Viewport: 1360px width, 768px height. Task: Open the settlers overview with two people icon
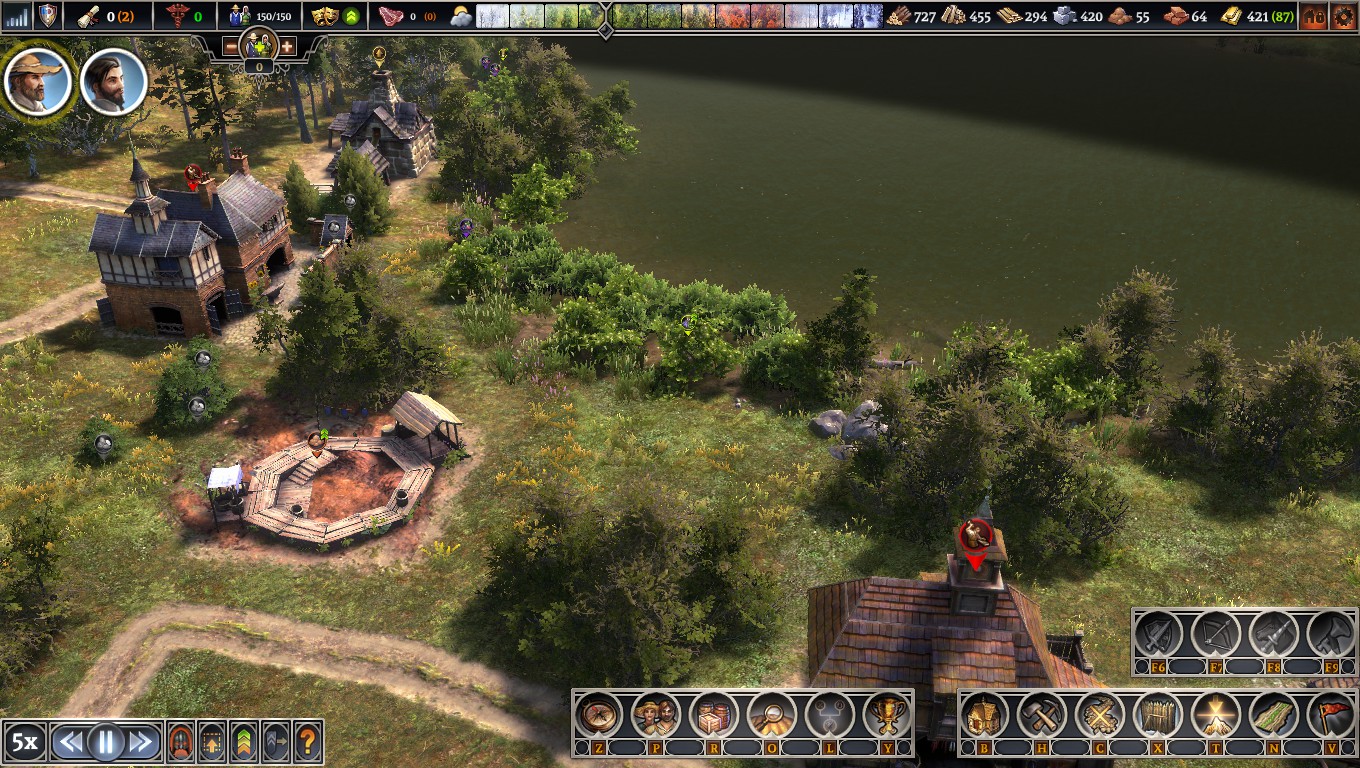(x=656, y=715)
